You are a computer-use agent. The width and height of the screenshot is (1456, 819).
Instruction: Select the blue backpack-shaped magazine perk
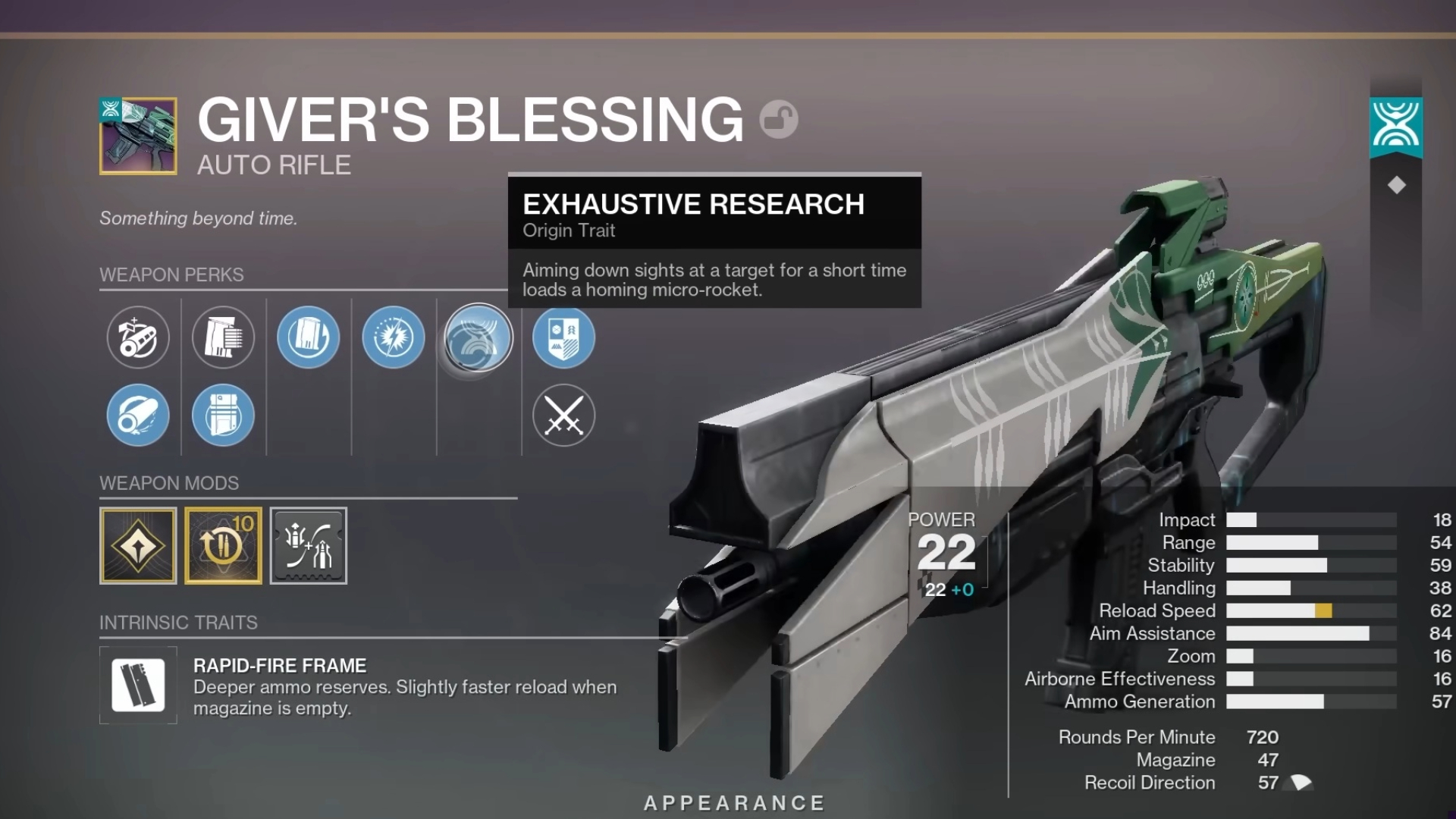(x=223, y=415)
